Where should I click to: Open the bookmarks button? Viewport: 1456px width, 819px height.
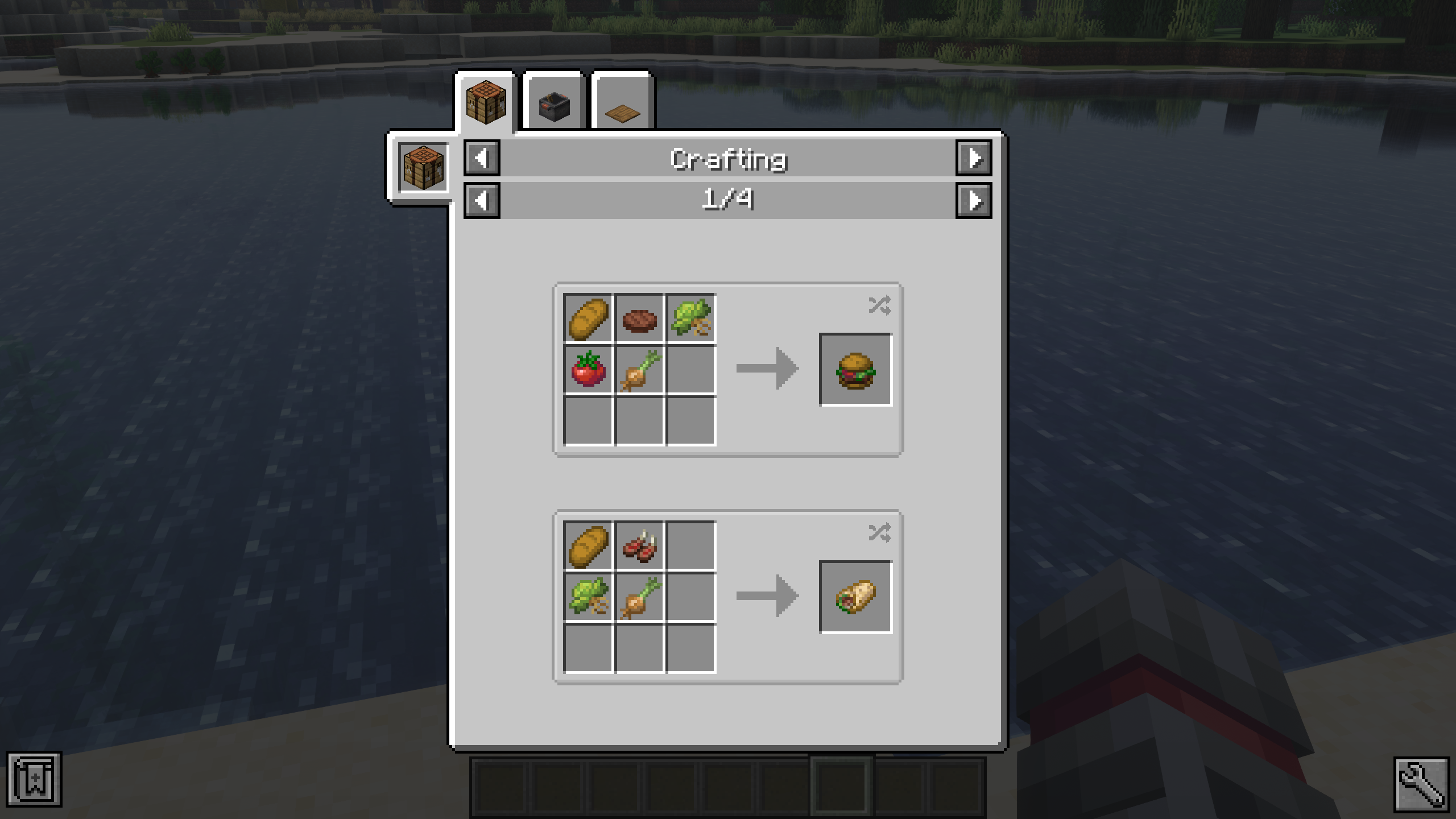tap(34, 779)
